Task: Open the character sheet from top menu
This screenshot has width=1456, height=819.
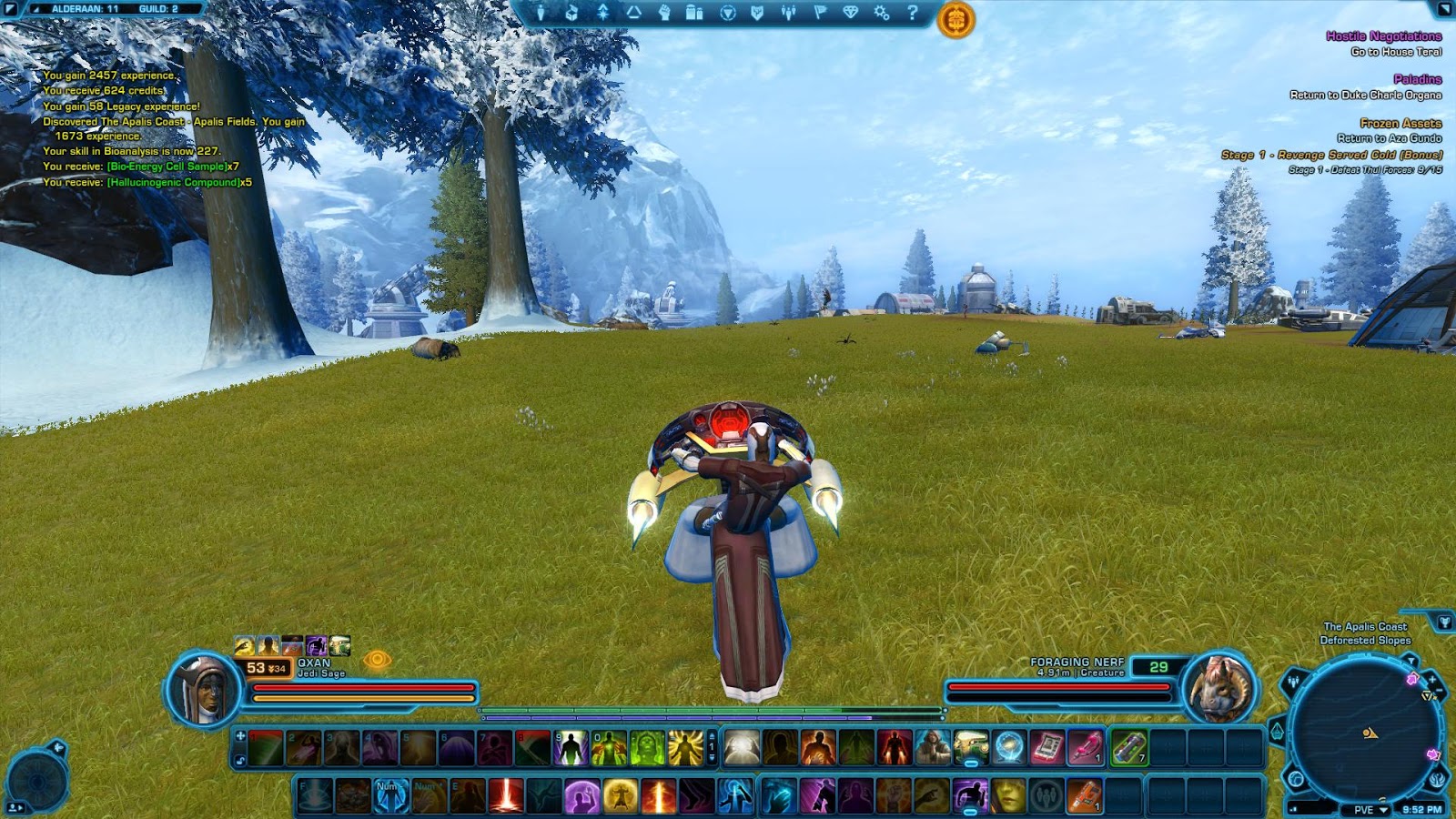Action: [541, 13]
